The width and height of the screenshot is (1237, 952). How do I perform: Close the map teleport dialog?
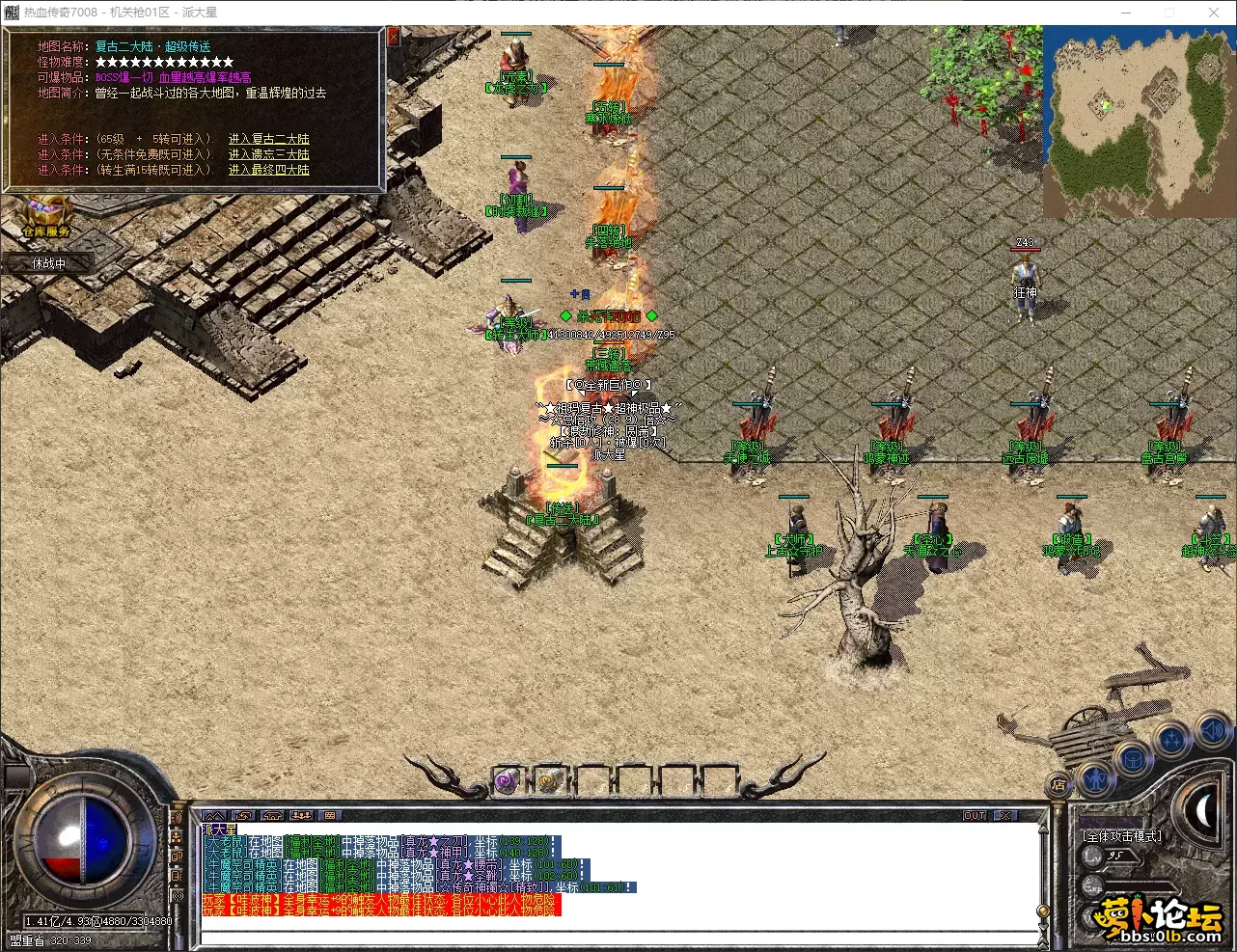[393, 37]
